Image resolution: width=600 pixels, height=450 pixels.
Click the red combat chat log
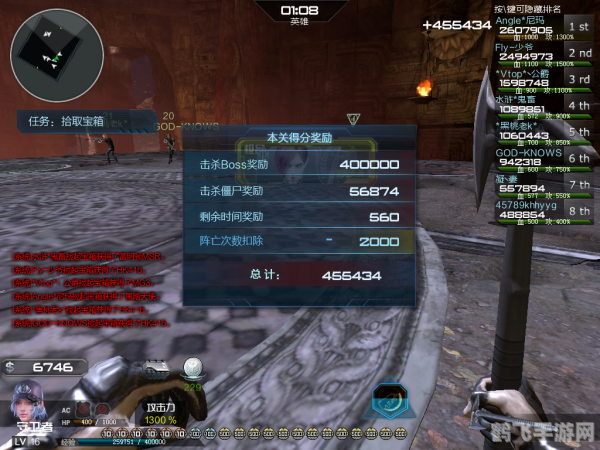85,289
